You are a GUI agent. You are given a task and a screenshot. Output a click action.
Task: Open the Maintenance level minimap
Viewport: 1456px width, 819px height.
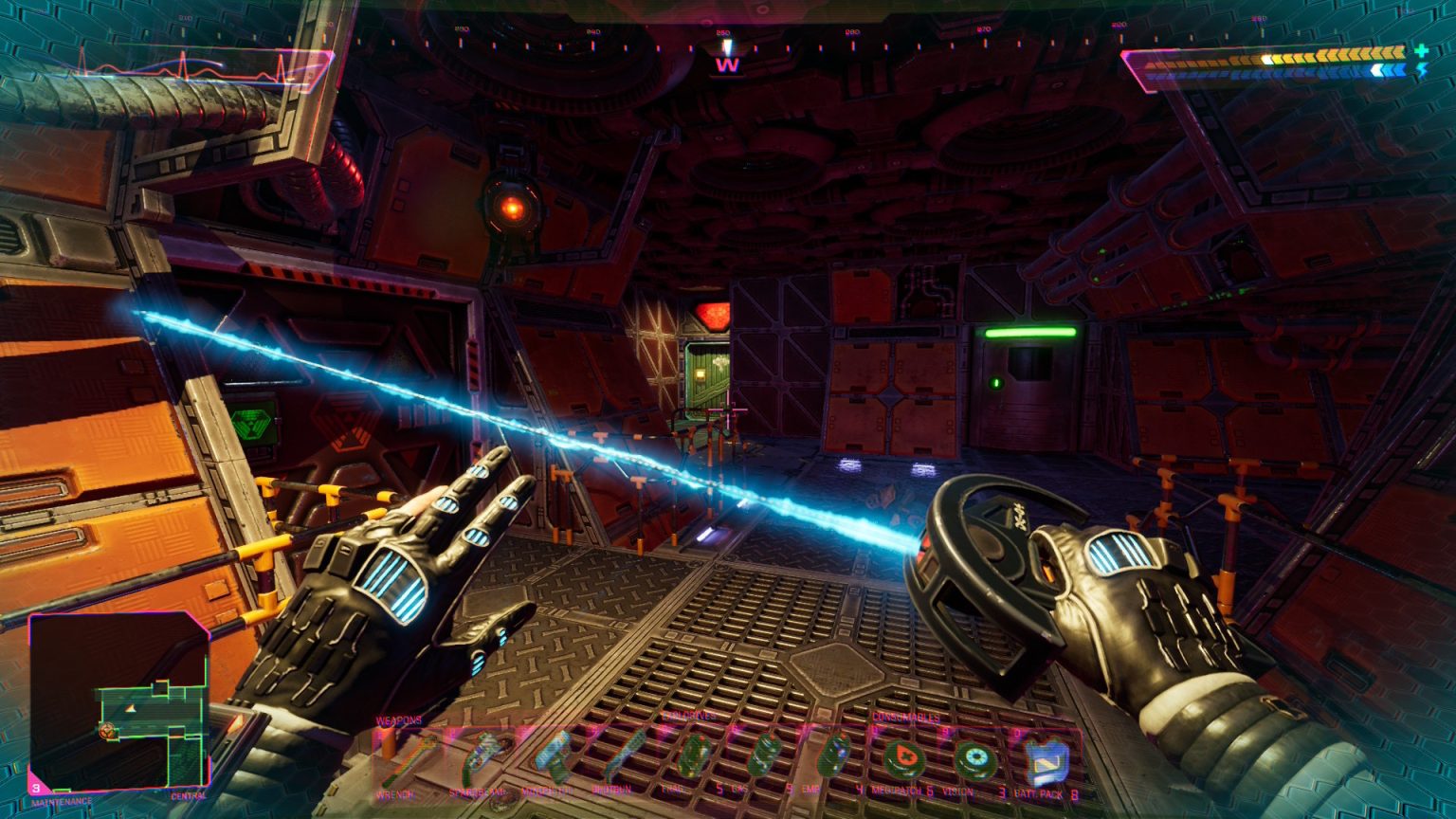pyautogui.click(x=118, y=701)
